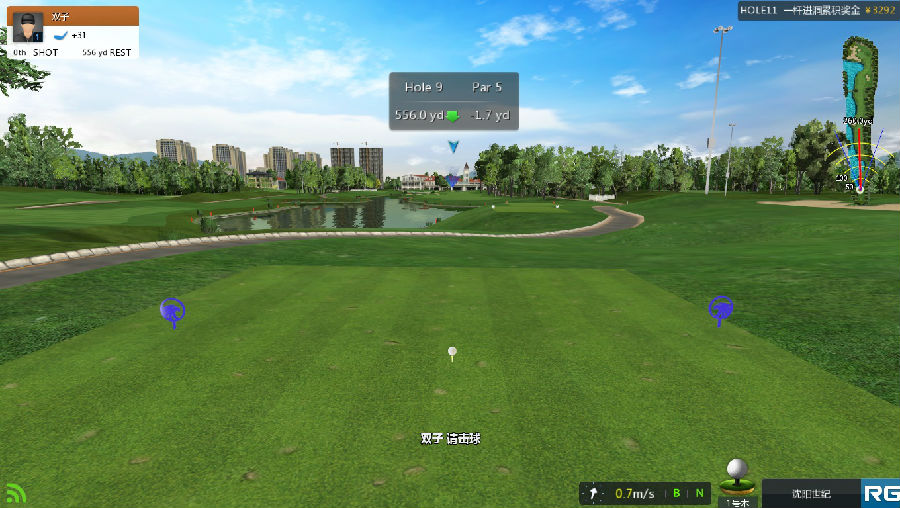Click the RG logo button
Screen dimensions: 900x508
coord(881,493)
